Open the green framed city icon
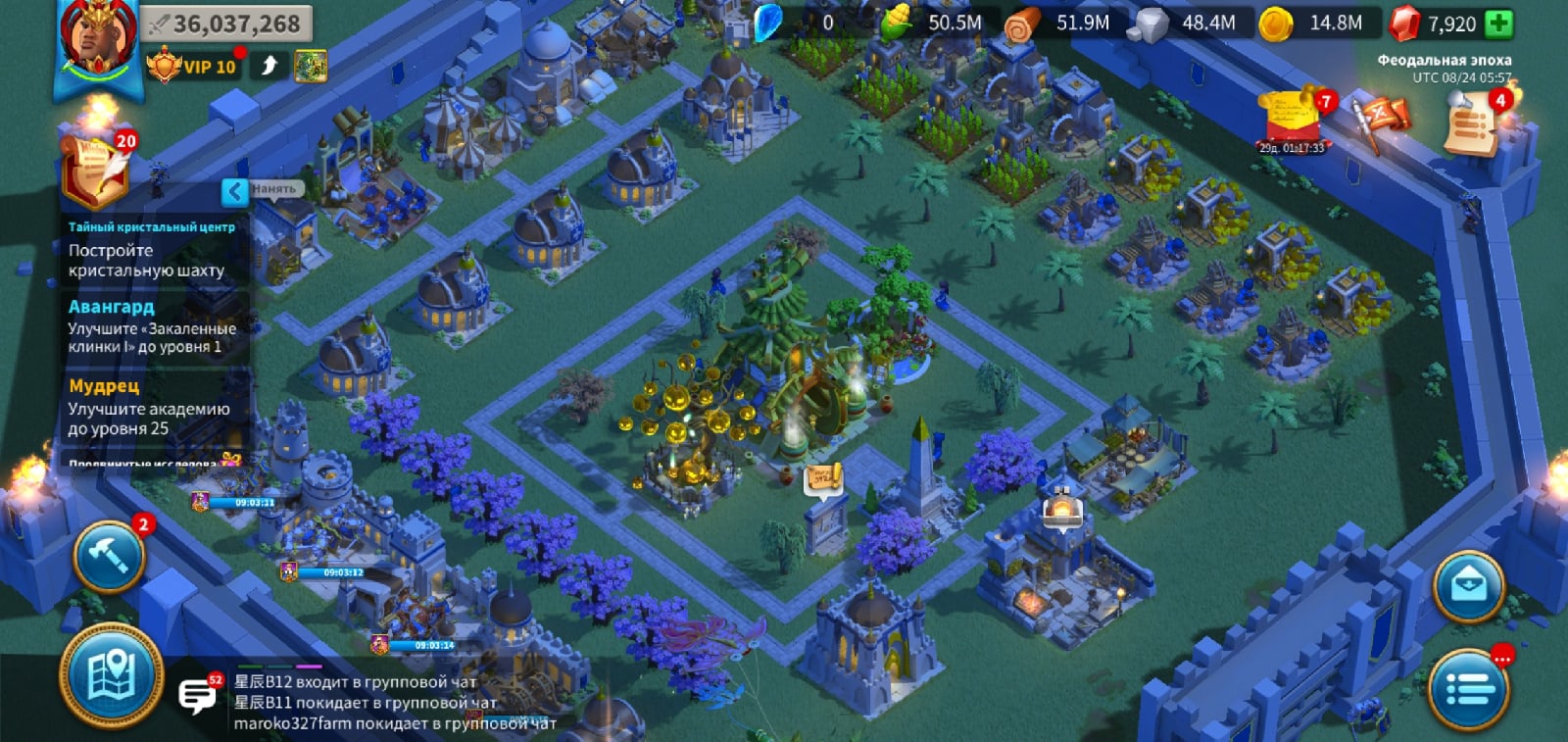The height and width of the screenshot is (742, 1568). tap(310, 66)
